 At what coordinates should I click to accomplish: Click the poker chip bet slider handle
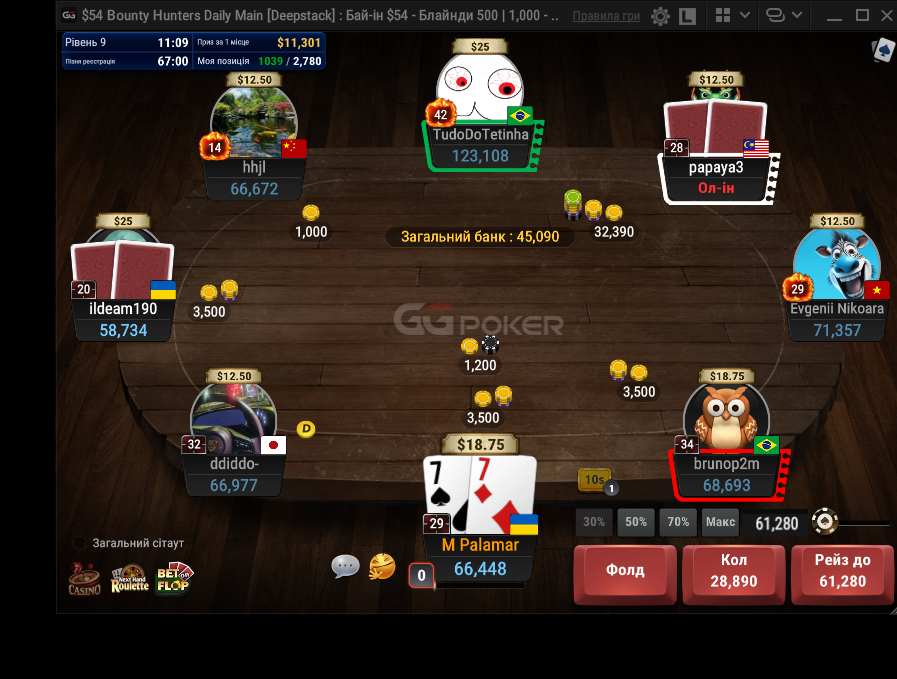(x=824, y=522)
